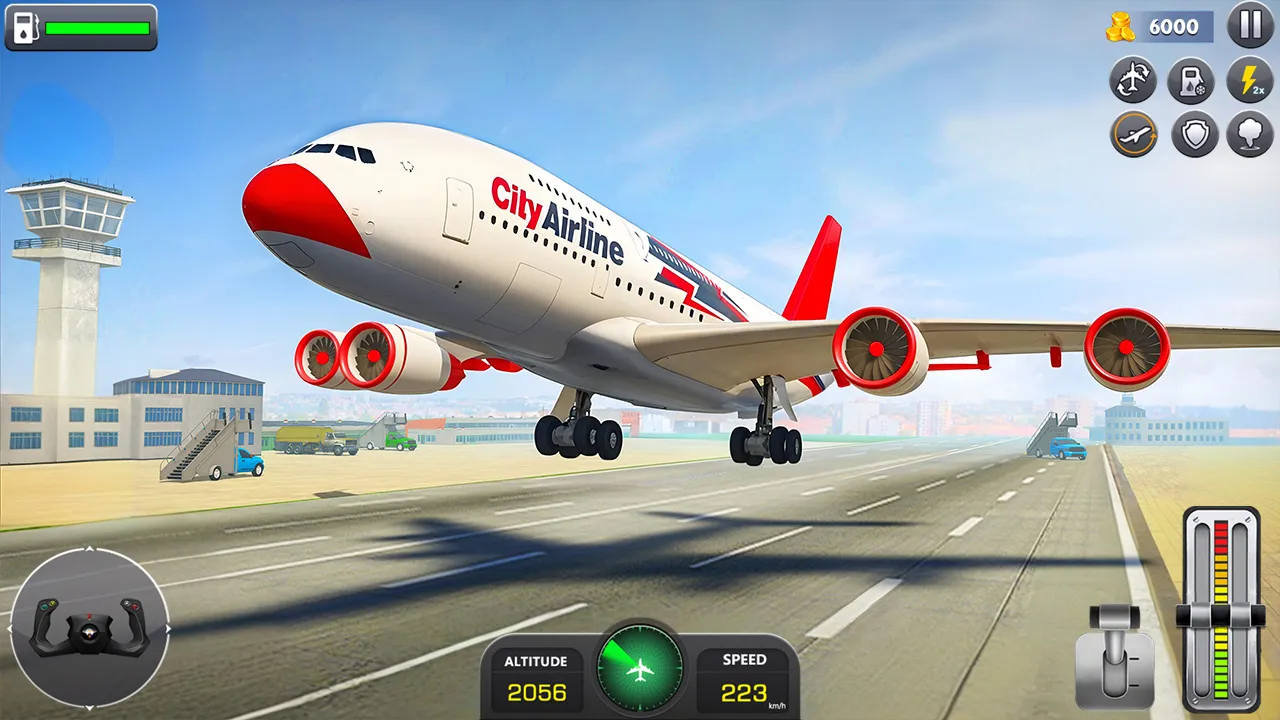Select the fuel level progress bar
The image size is (1280, 720).
pyautogui.click(x=97, y=28)
